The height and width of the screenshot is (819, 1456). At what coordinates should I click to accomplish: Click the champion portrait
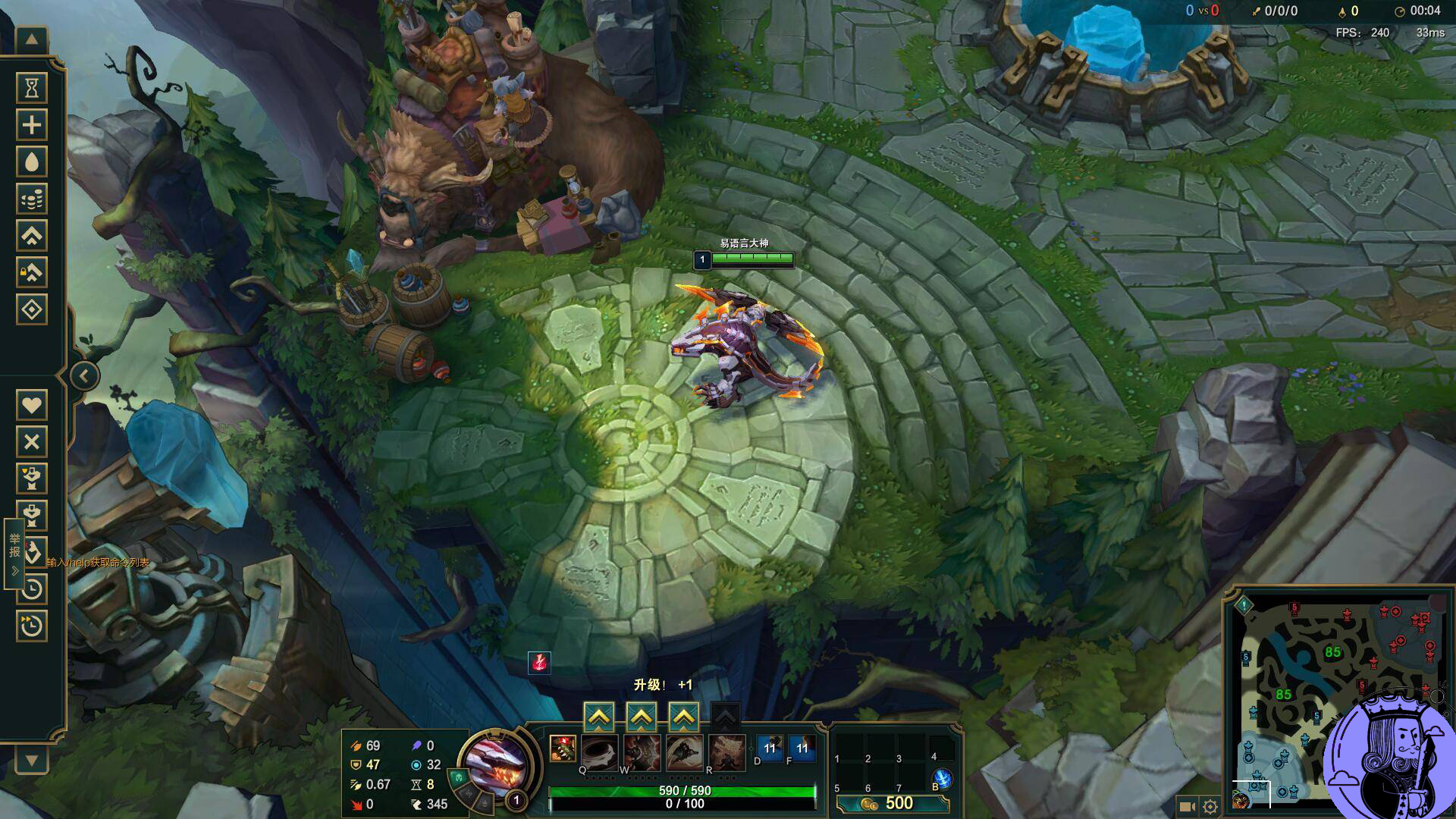click(x=494, y=761)
